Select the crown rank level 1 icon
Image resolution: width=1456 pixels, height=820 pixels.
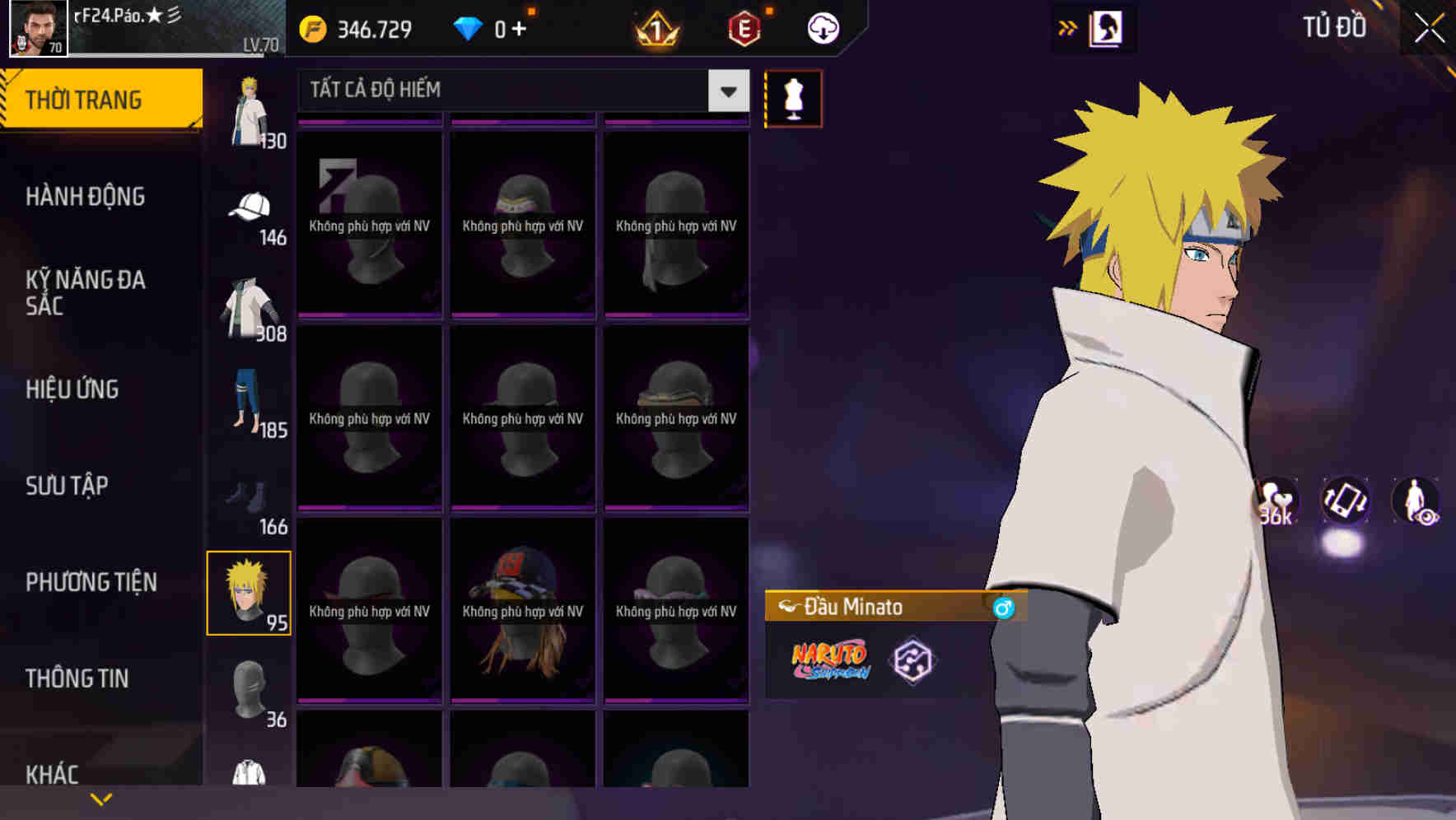(655, 29)
